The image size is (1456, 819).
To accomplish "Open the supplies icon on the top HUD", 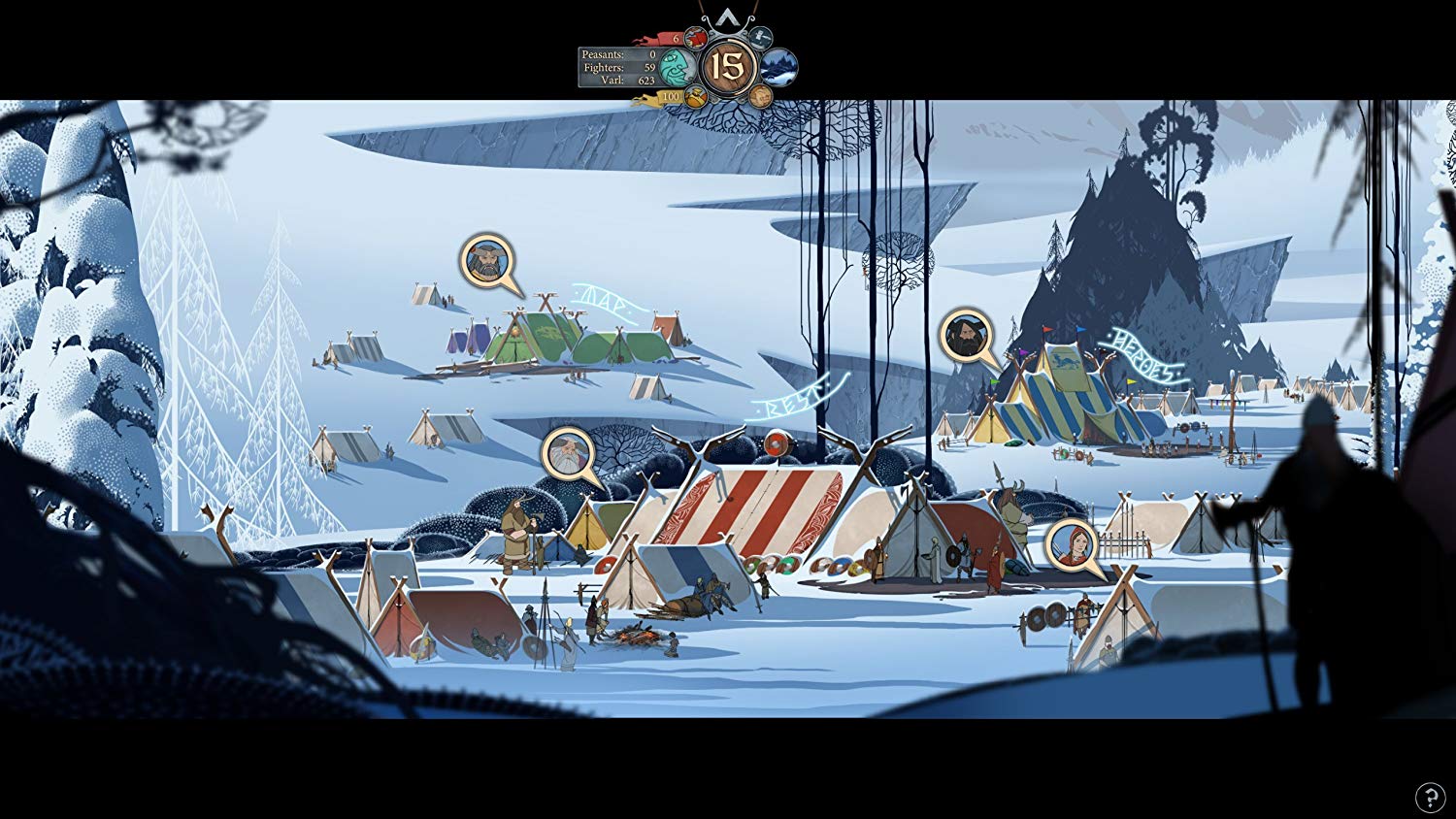I will [696, 39].
